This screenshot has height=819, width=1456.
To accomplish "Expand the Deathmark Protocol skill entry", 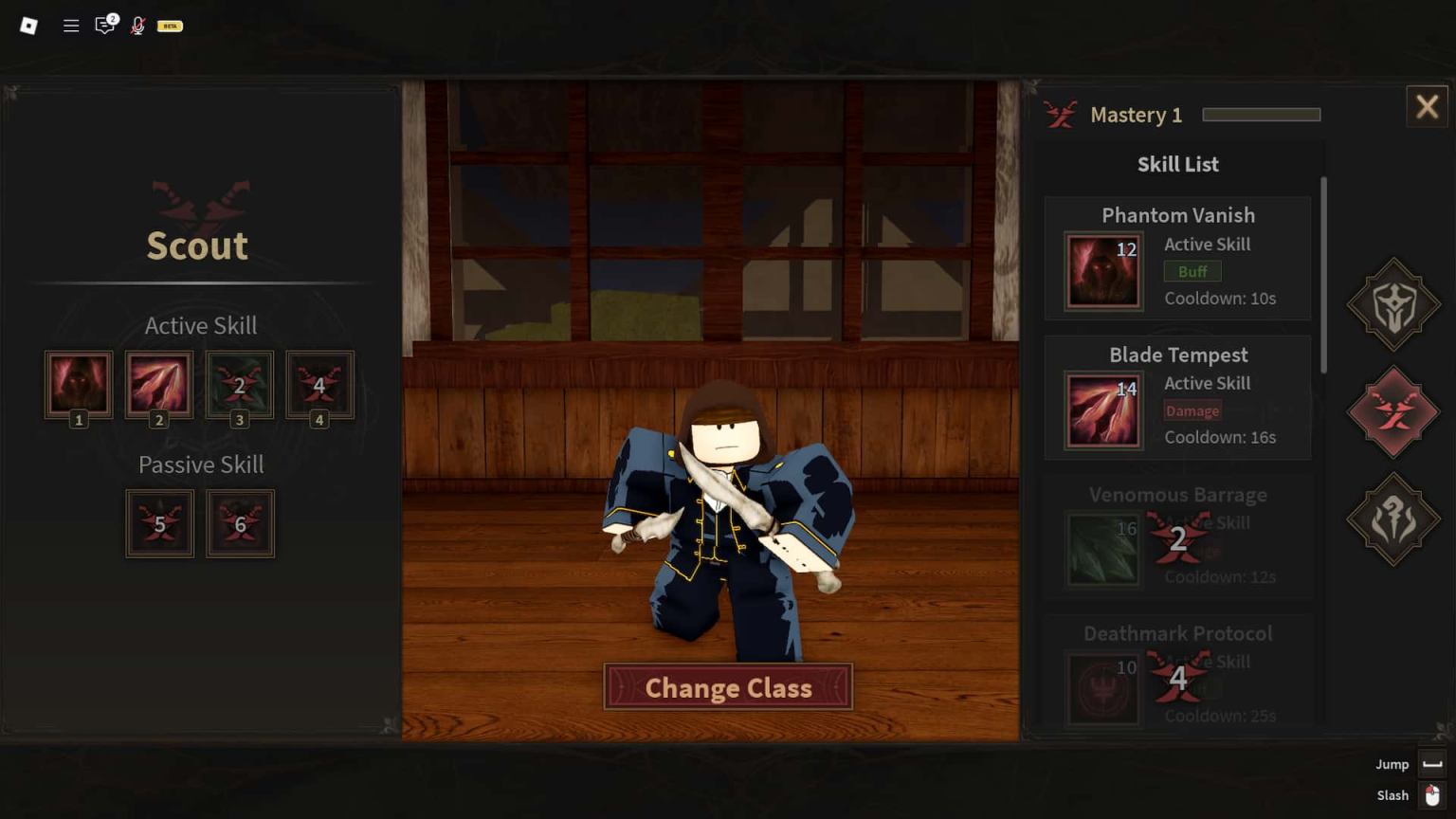I will [1177, 673].
